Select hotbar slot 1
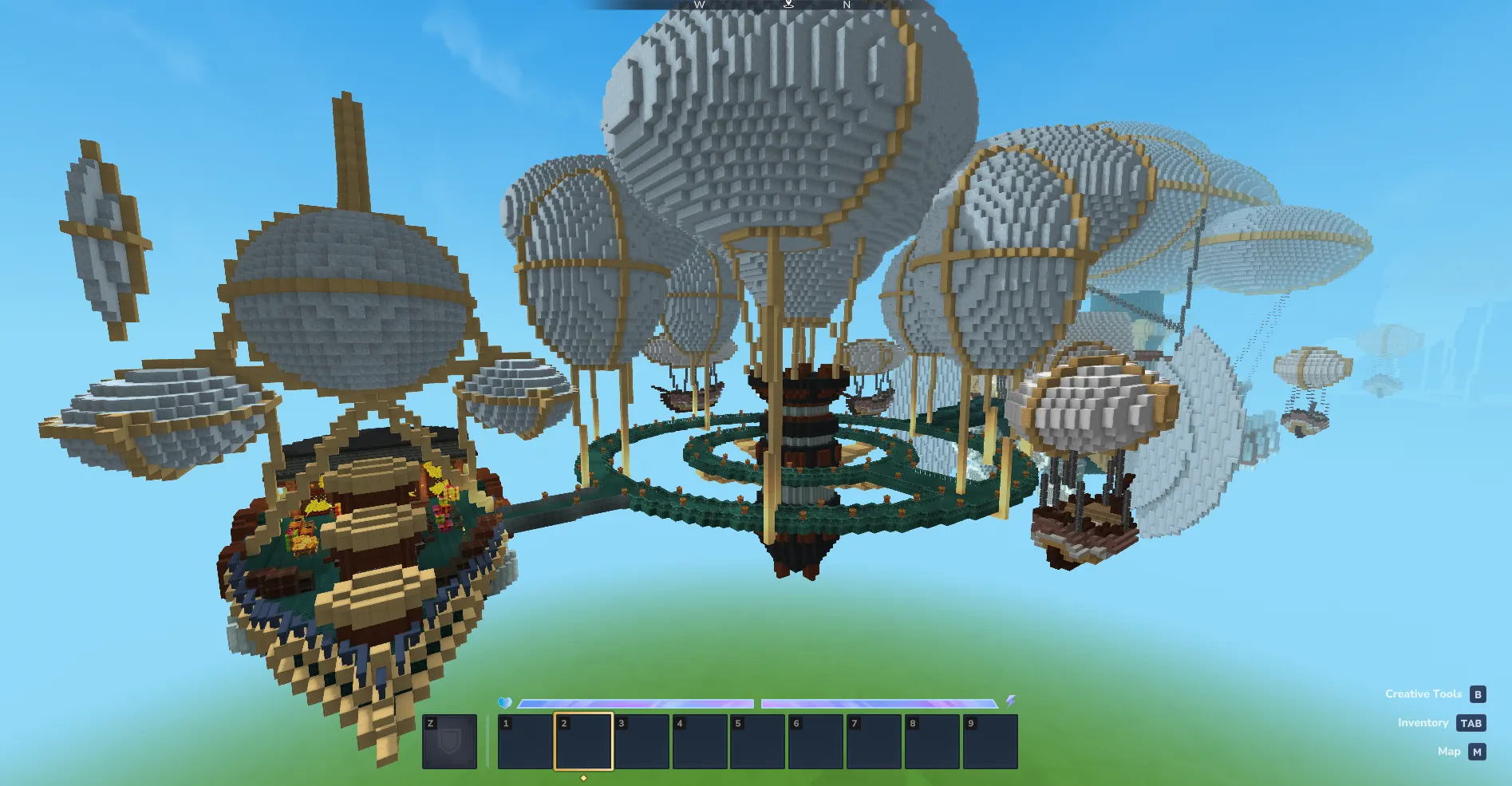Screen dimensions: 1512x786 525,742
